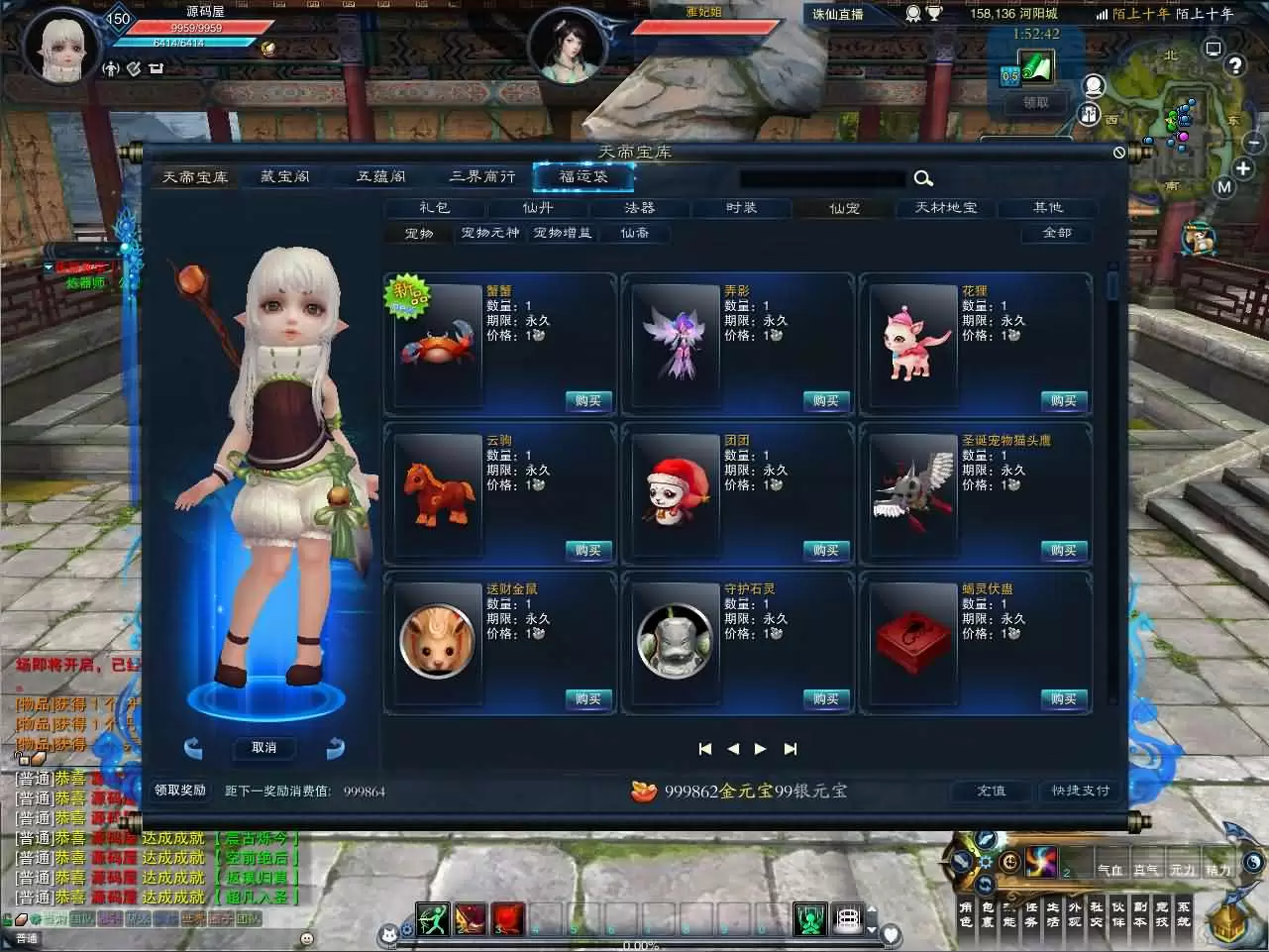The height and width of the screenshot is (952, 1269).
Task: Switch to the 时装 category tab
Action: tap(741, 208)
